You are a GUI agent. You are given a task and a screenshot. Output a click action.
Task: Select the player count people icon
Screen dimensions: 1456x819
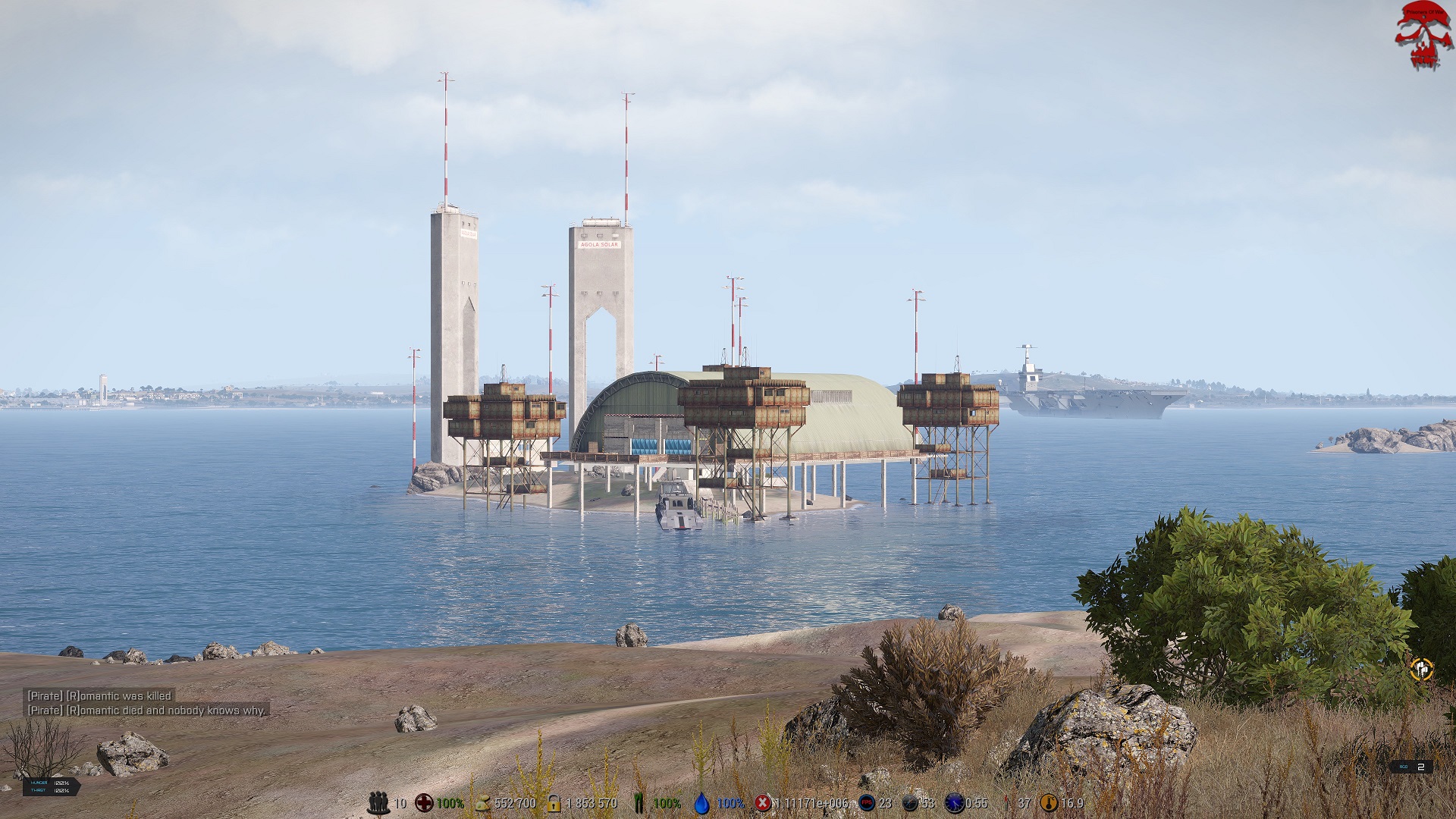coord(378,803)
